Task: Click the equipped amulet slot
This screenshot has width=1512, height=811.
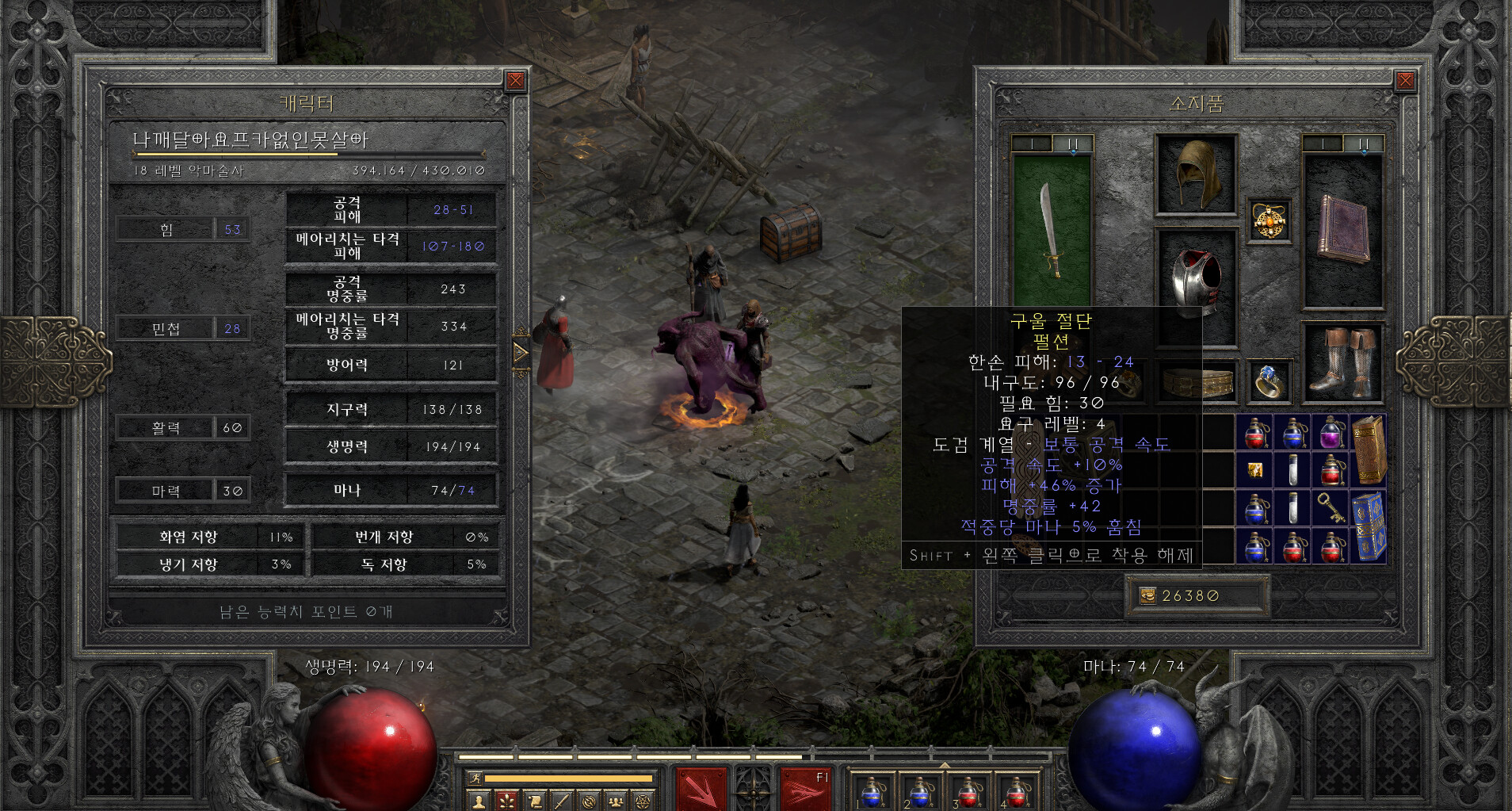Action: coord(1267,220)
